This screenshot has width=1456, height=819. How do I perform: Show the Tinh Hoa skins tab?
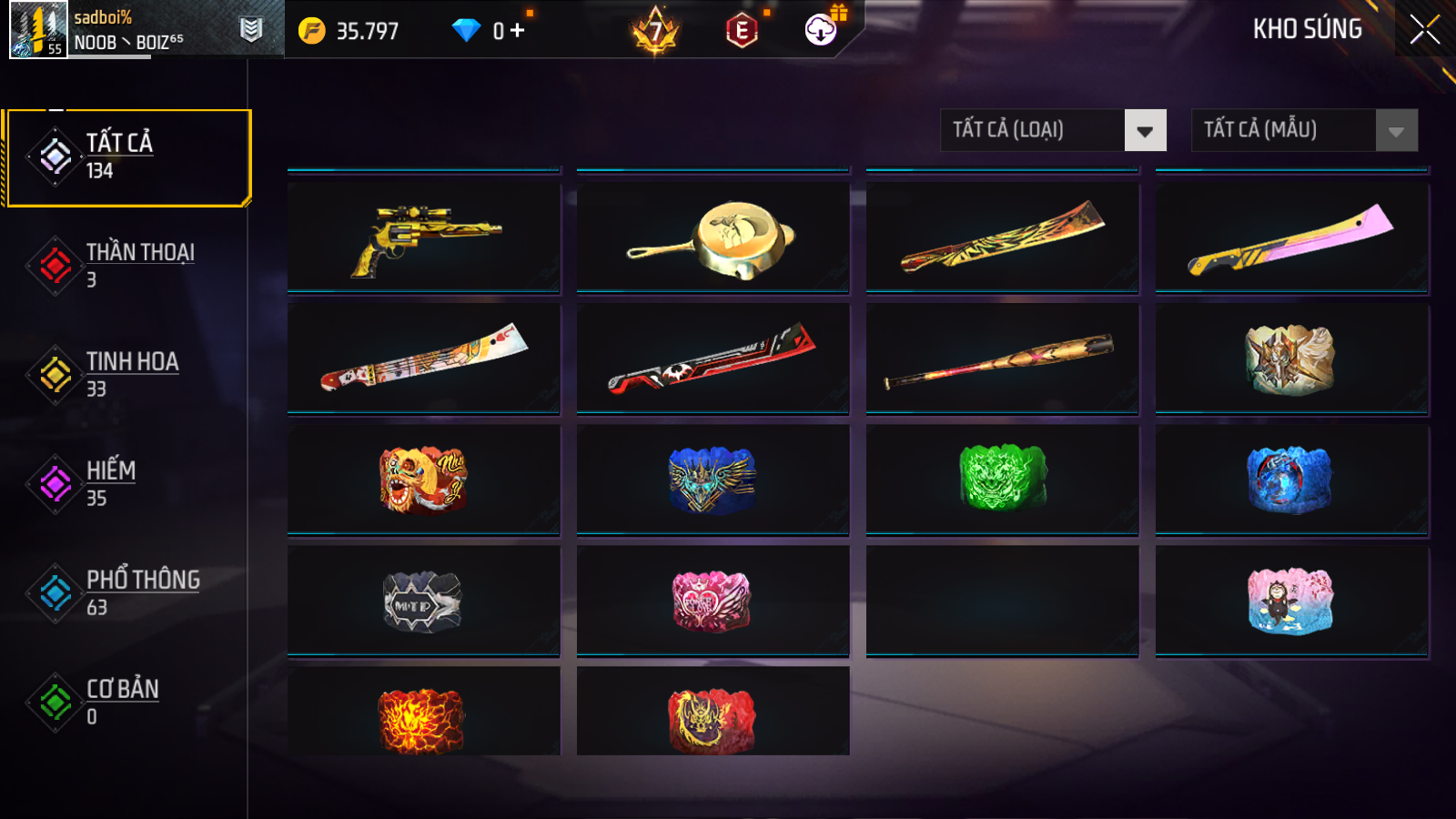coord(127,375)
